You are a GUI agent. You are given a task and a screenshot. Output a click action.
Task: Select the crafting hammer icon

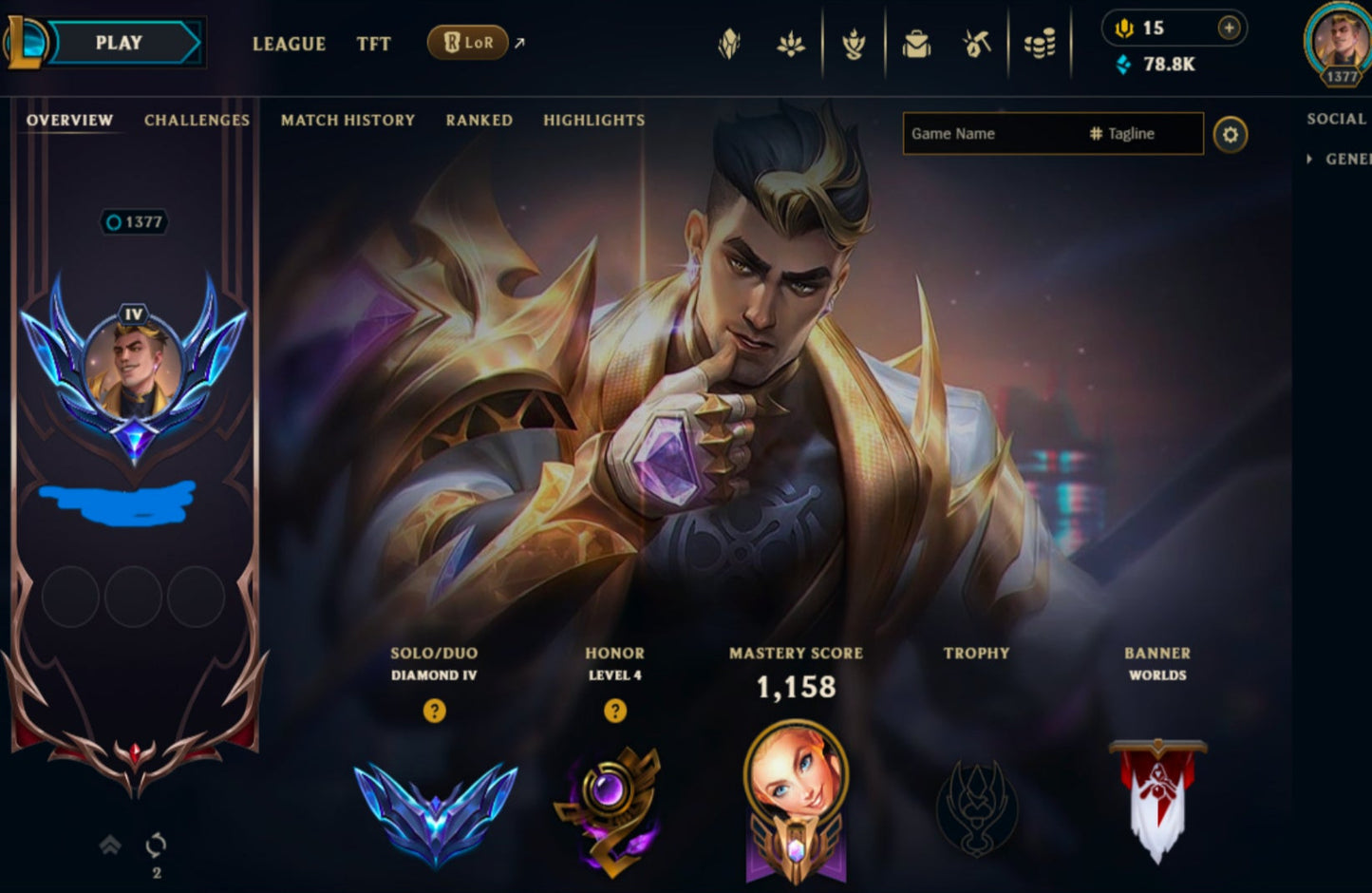coord(976,42)
